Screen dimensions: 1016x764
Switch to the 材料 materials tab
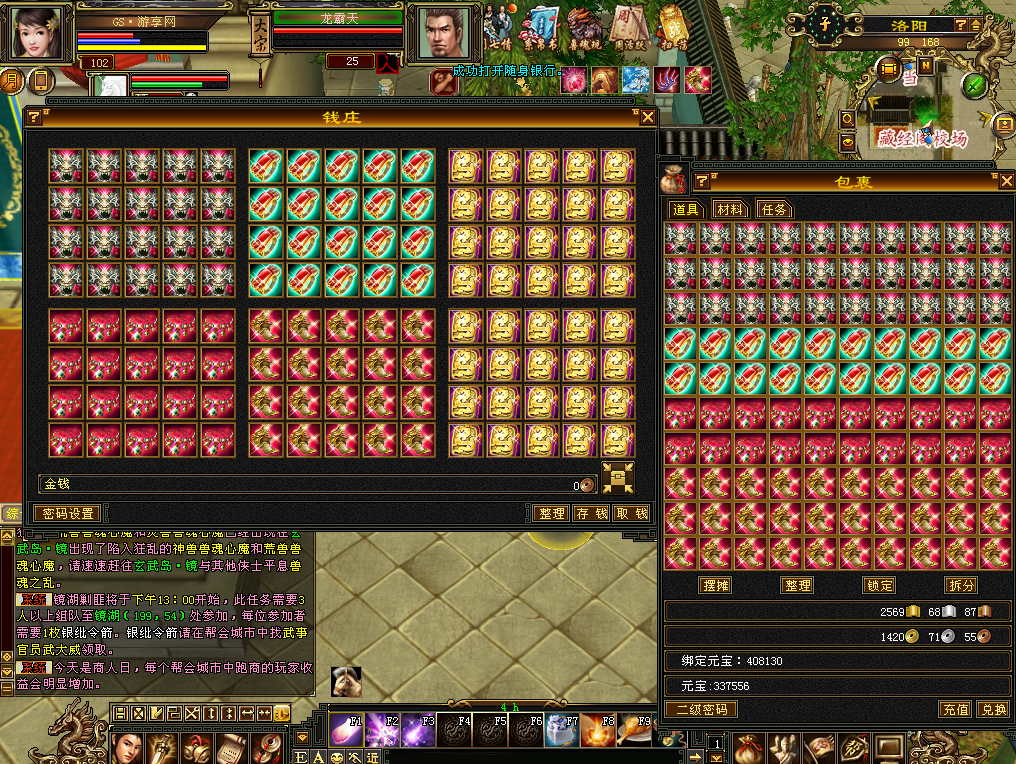(730, 209)
